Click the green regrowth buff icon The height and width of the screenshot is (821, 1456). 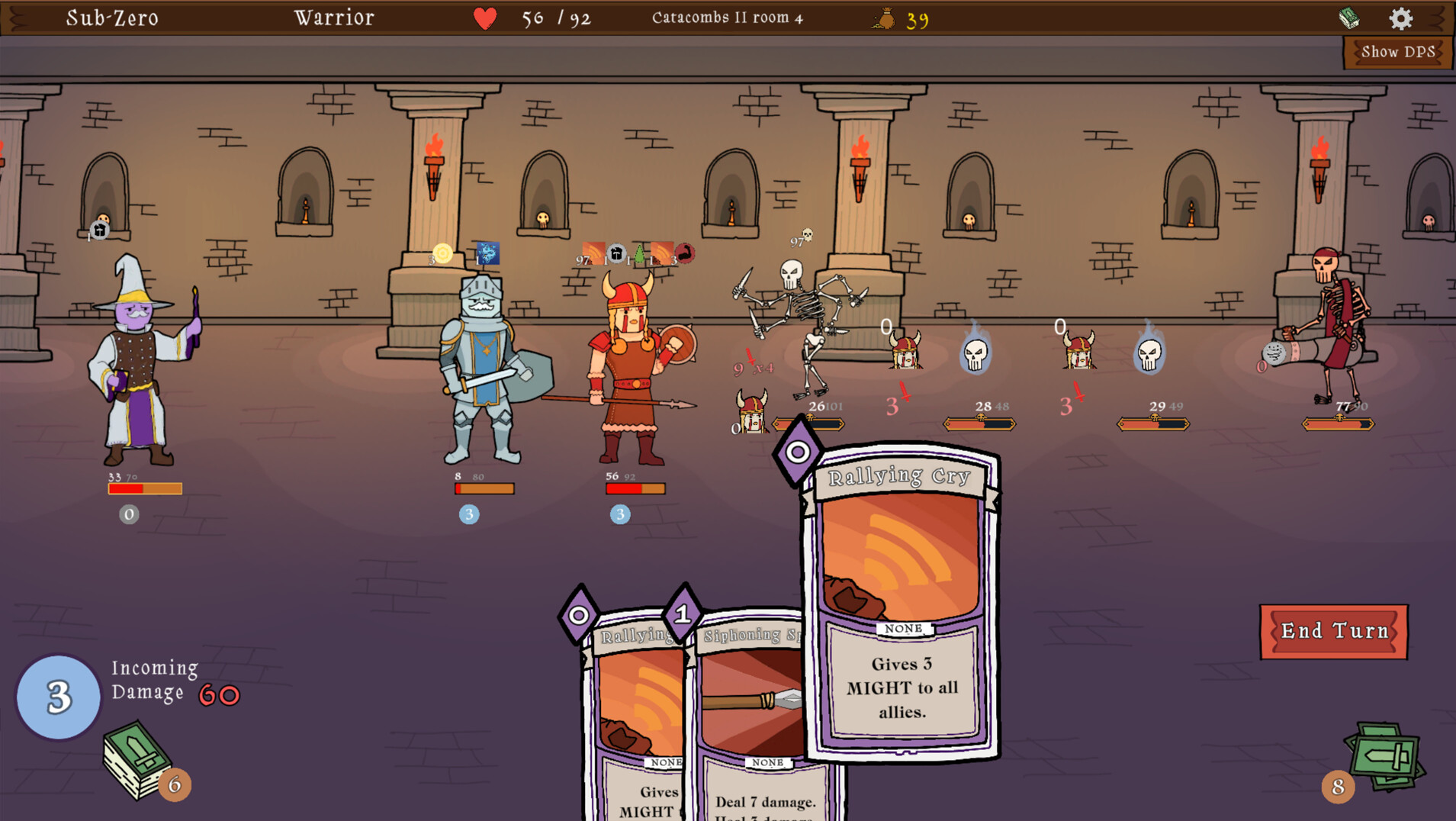pyautogui.click(x=639, y=253)
